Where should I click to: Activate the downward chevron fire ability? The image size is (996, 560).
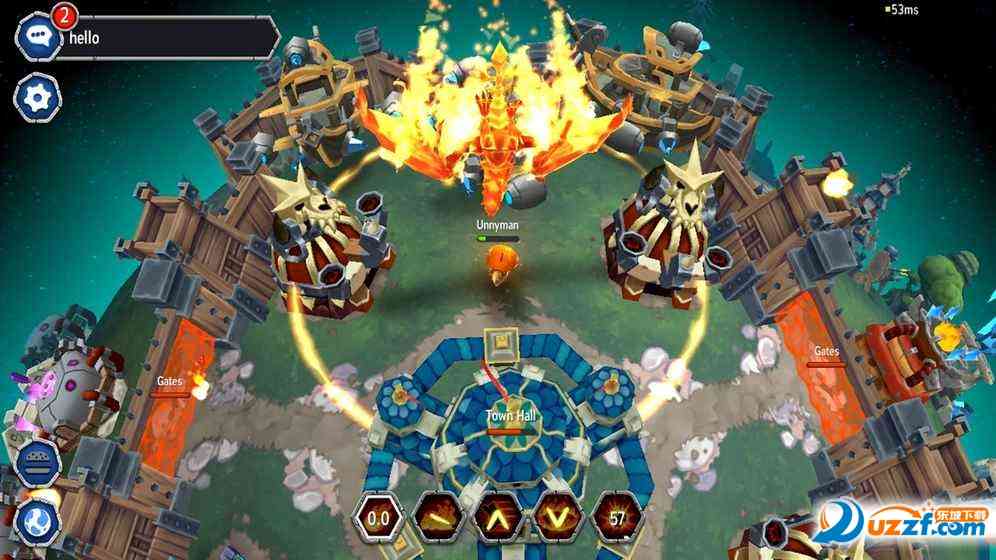tap(556, 518)
